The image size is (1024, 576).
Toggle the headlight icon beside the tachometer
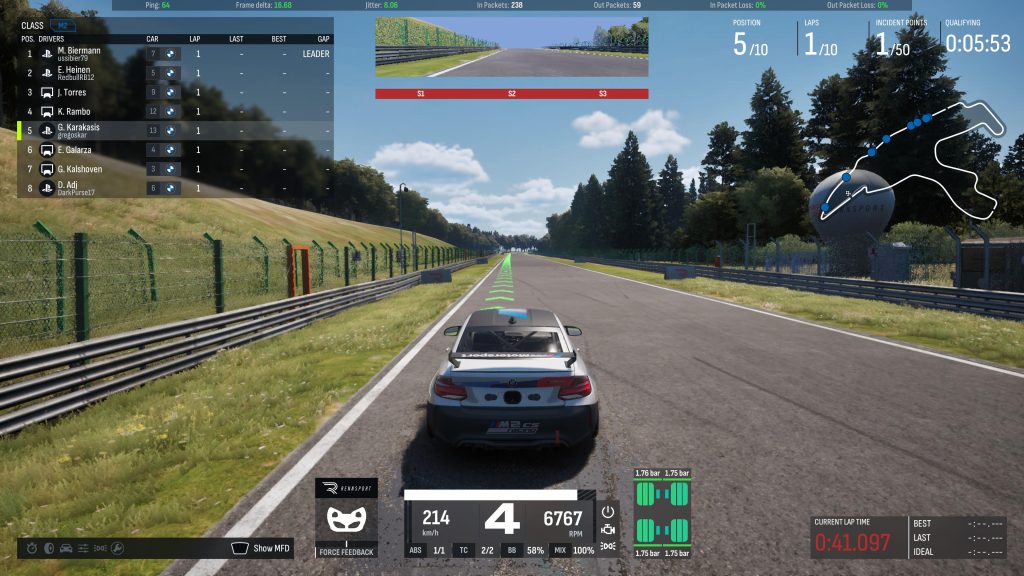607,546
